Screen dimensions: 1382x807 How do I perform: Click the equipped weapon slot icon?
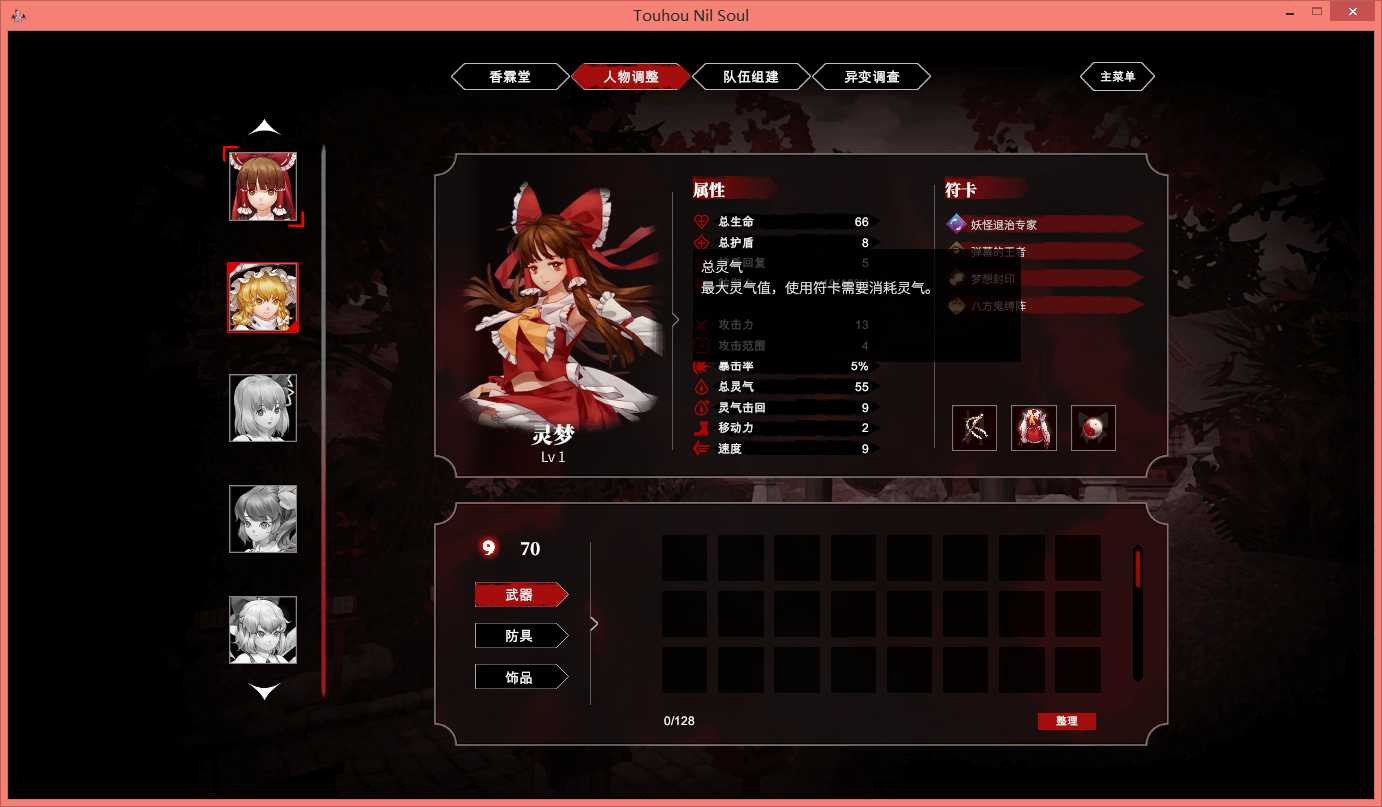974,428
